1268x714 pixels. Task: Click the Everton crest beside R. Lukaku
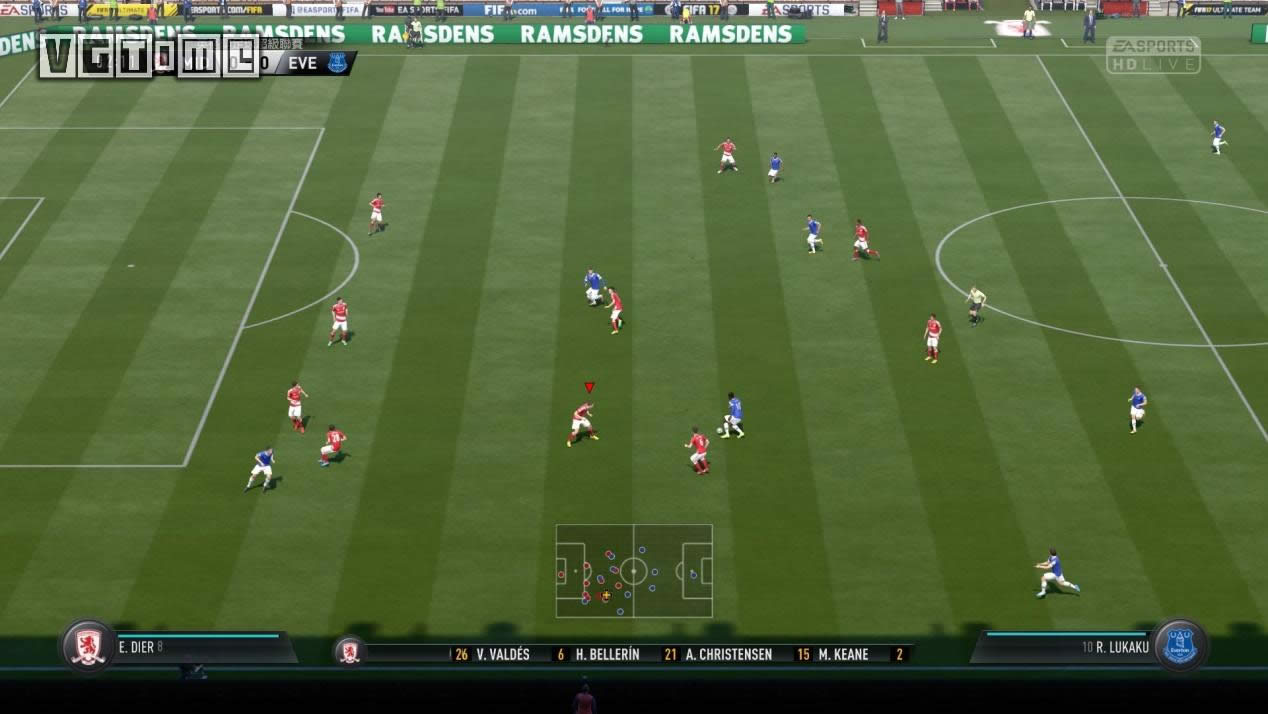[x=1180, y=646]
